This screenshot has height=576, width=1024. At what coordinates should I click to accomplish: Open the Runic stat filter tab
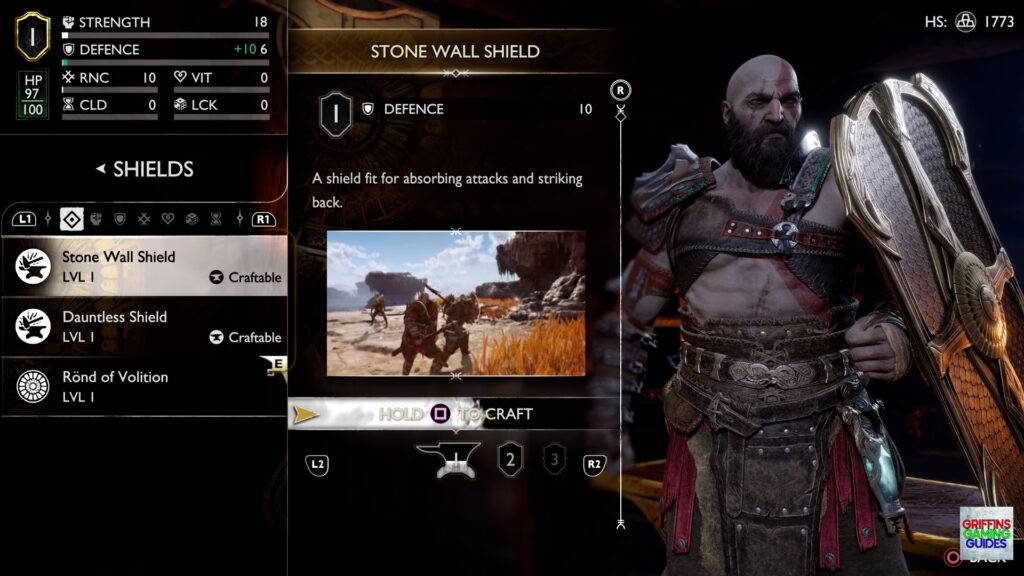click(144, 218)
